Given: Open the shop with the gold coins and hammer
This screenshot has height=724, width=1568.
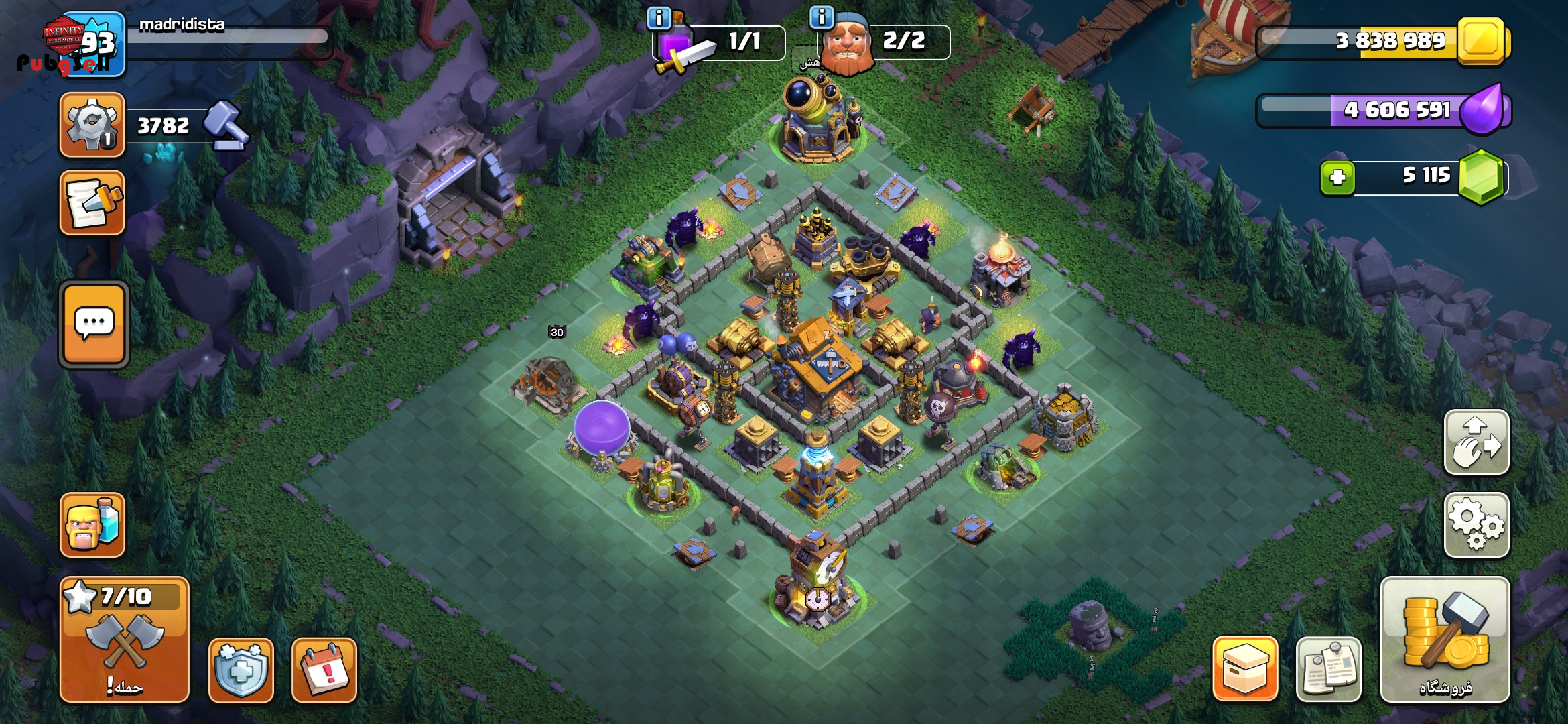Looking at the screenshot, I should point(1445,639).
